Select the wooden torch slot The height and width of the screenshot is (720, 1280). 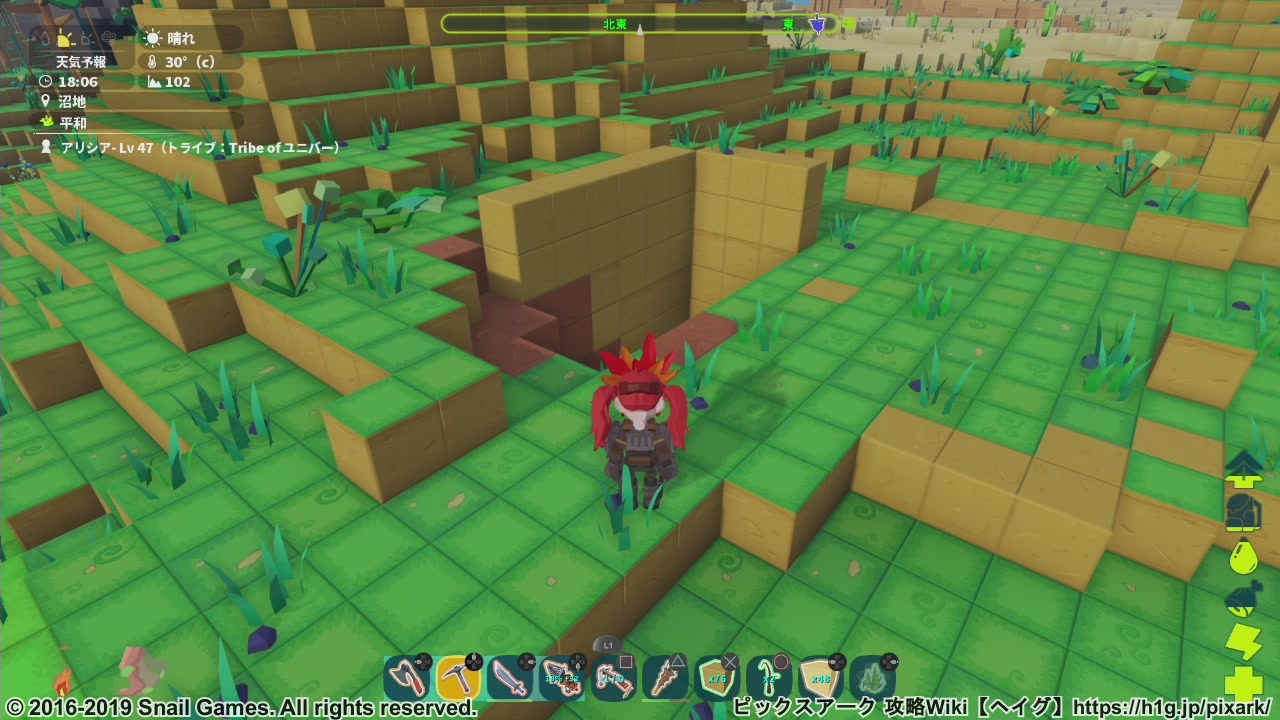click(665, 679)
